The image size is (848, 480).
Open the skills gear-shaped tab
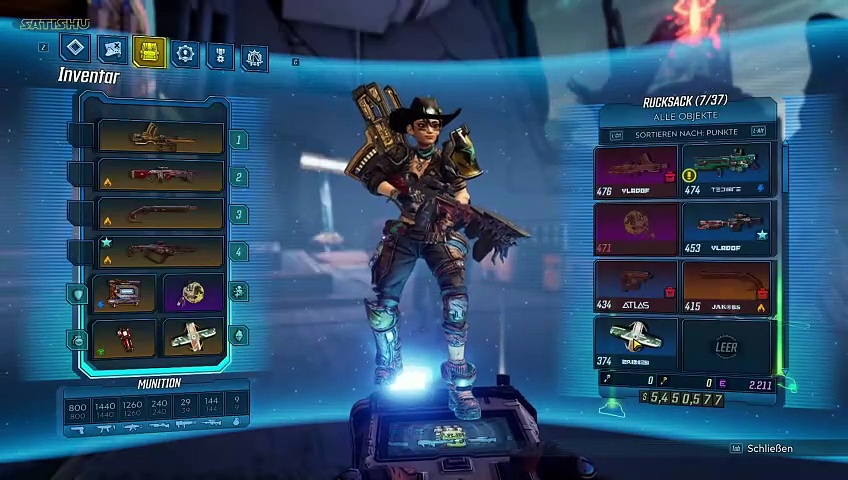[x=185, y=53]
